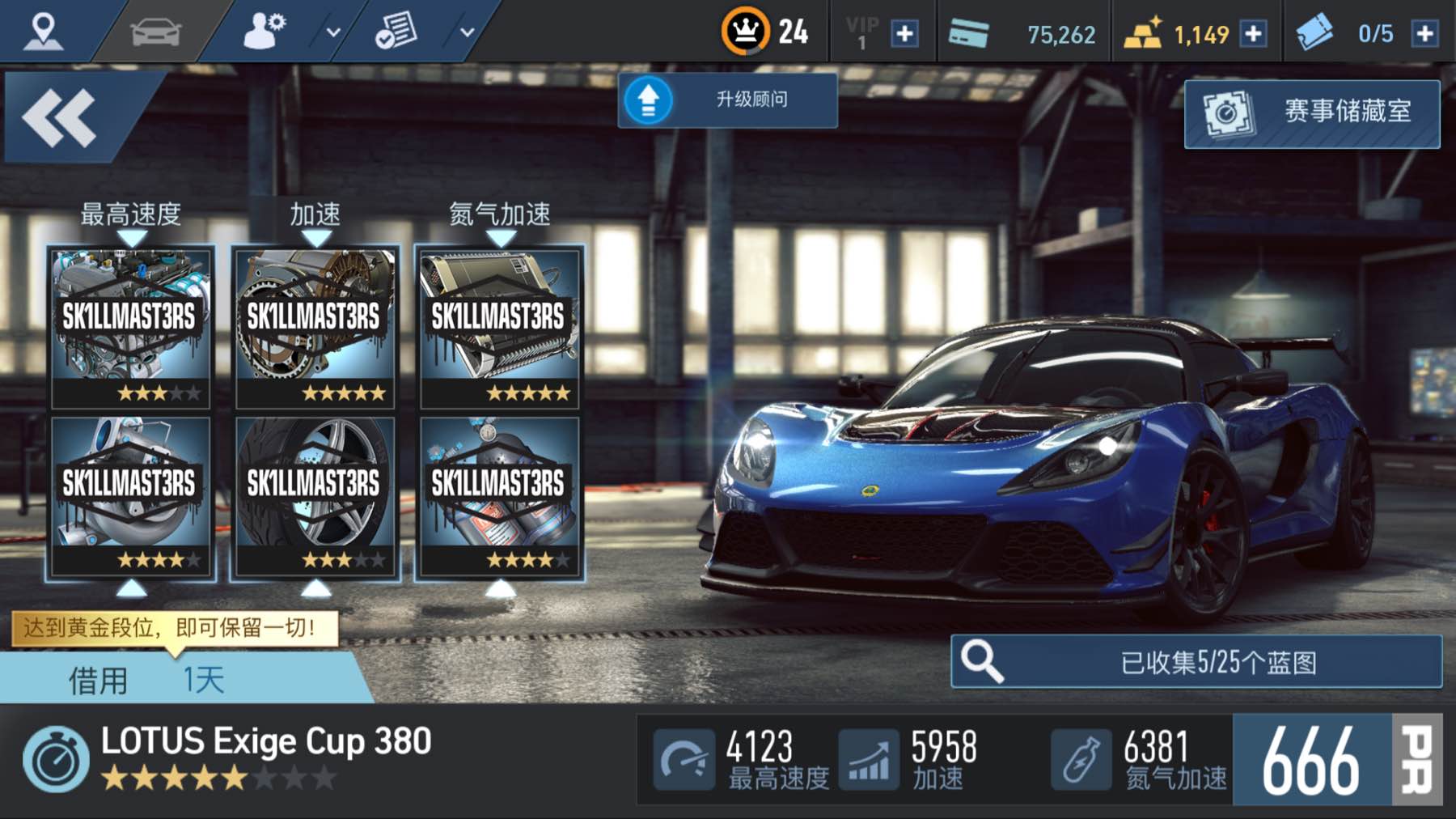Open the driver profile settings tab

click(265, 32)
